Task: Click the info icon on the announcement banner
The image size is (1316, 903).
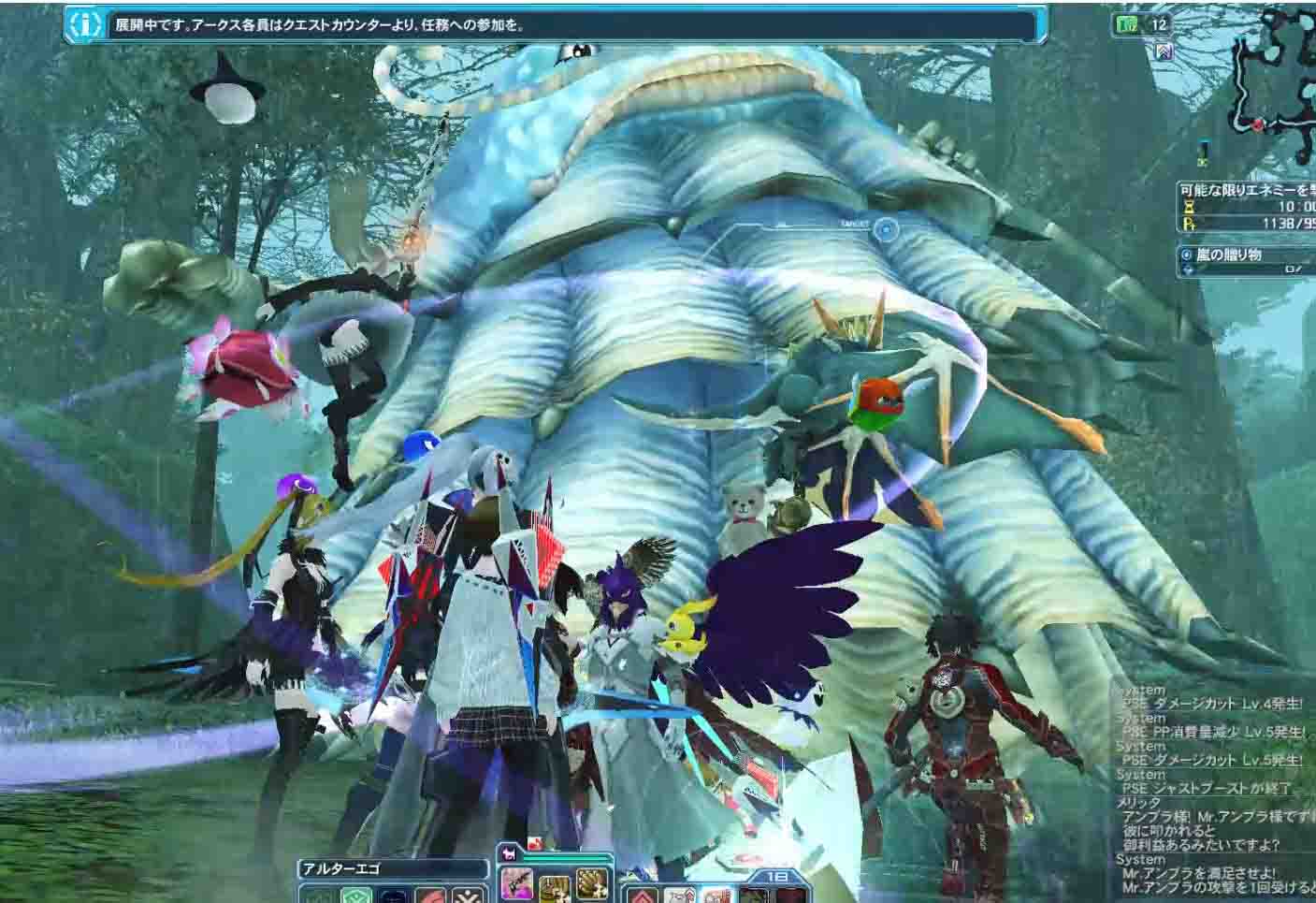Action: click(87, 25)
